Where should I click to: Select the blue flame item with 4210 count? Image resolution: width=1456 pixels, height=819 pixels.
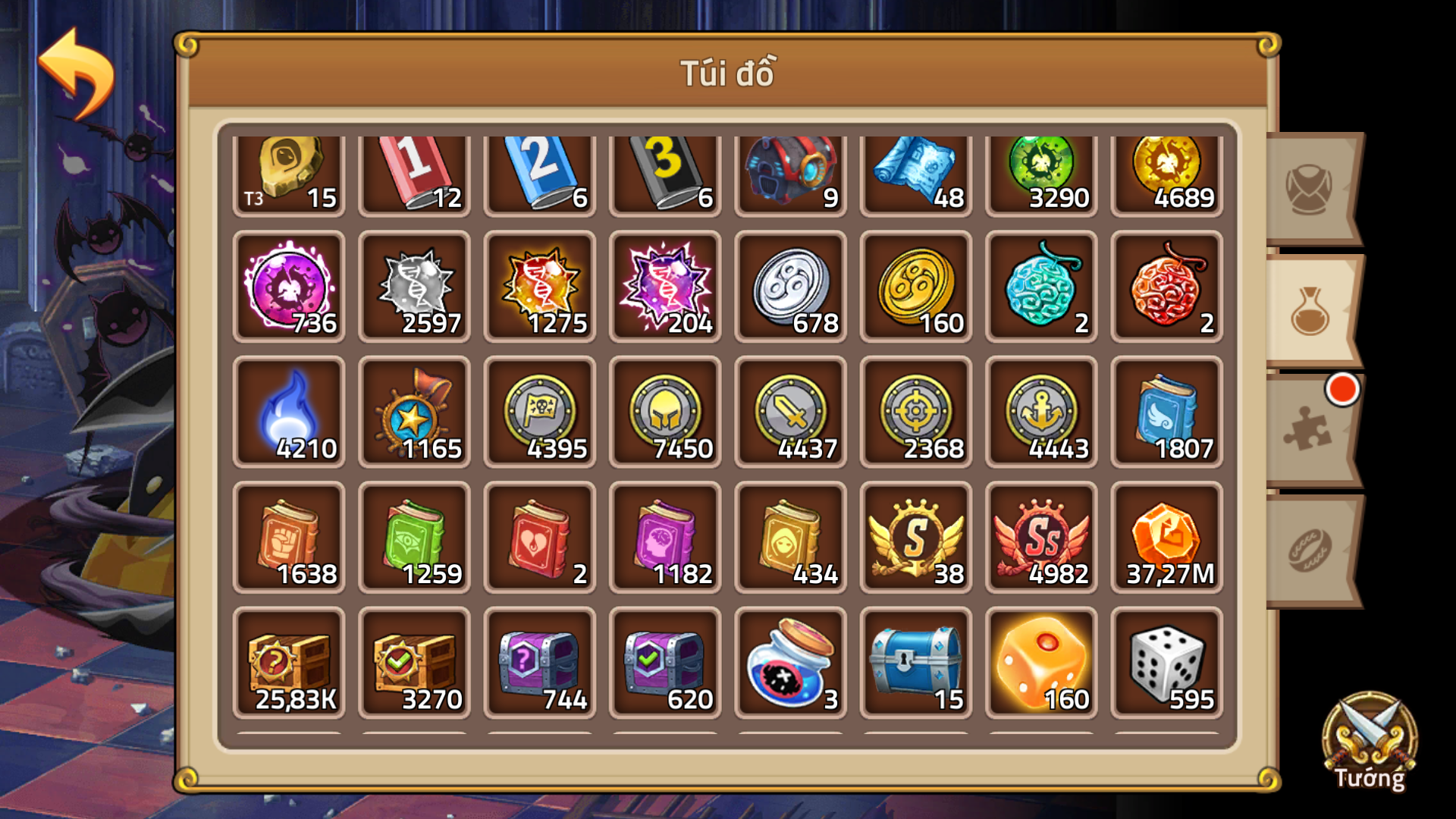(289, 413)
